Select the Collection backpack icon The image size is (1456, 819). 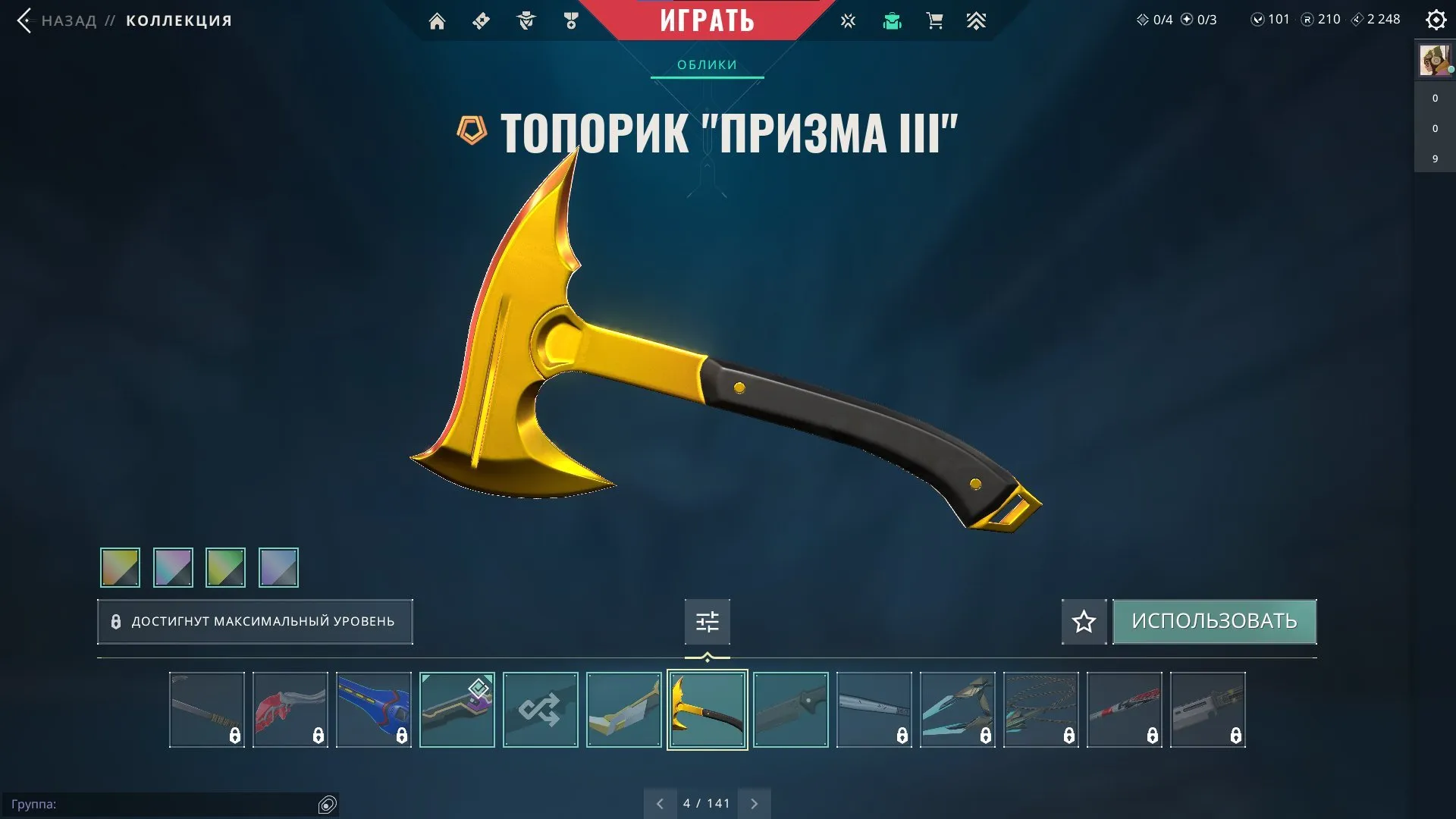(892, 20)
